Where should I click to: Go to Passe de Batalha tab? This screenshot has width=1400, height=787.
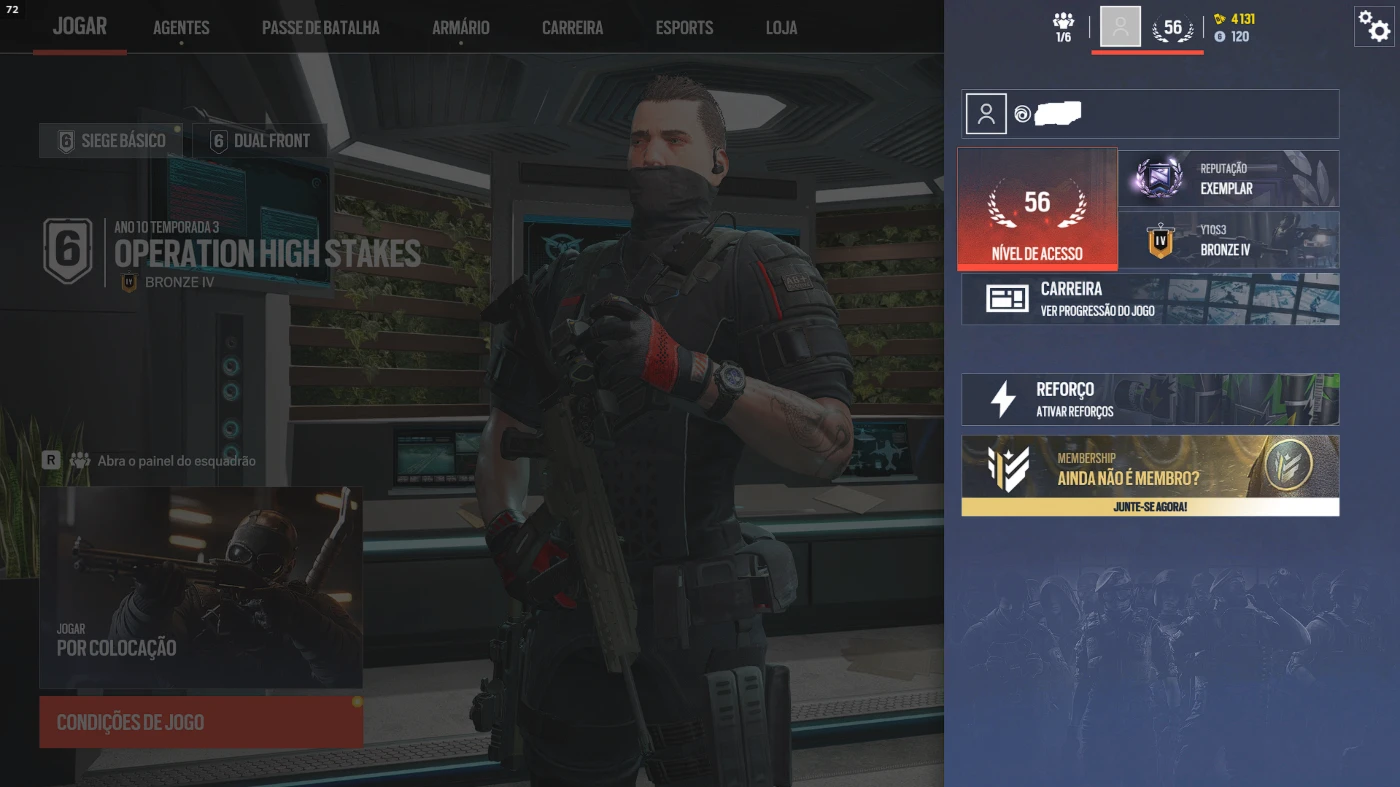click(320, 28)
